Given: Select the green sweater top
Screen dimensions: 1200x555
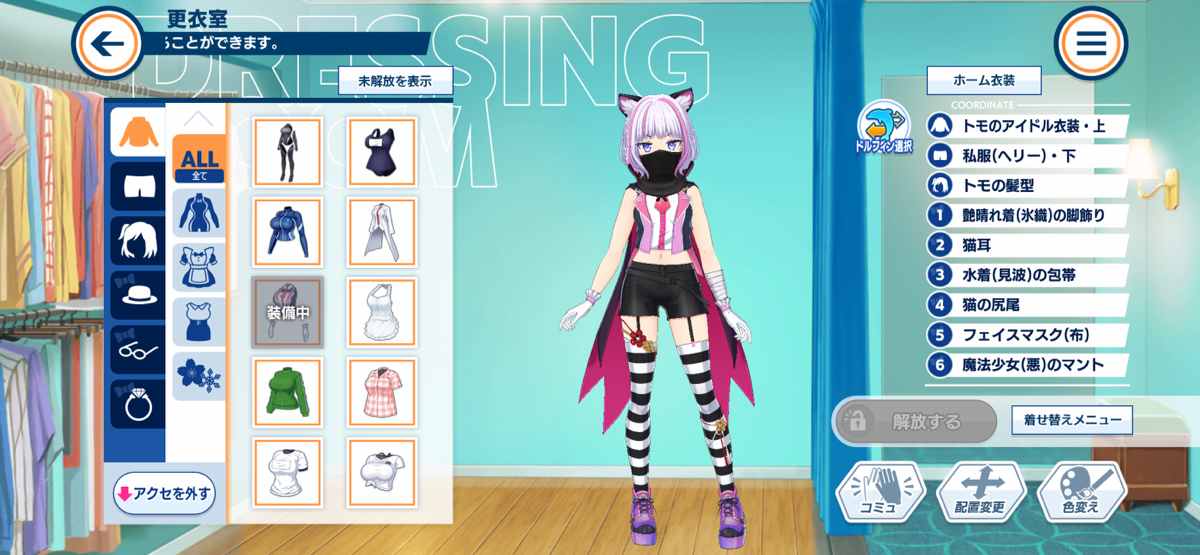Looking at the screenshot, I should pos(287,392).
